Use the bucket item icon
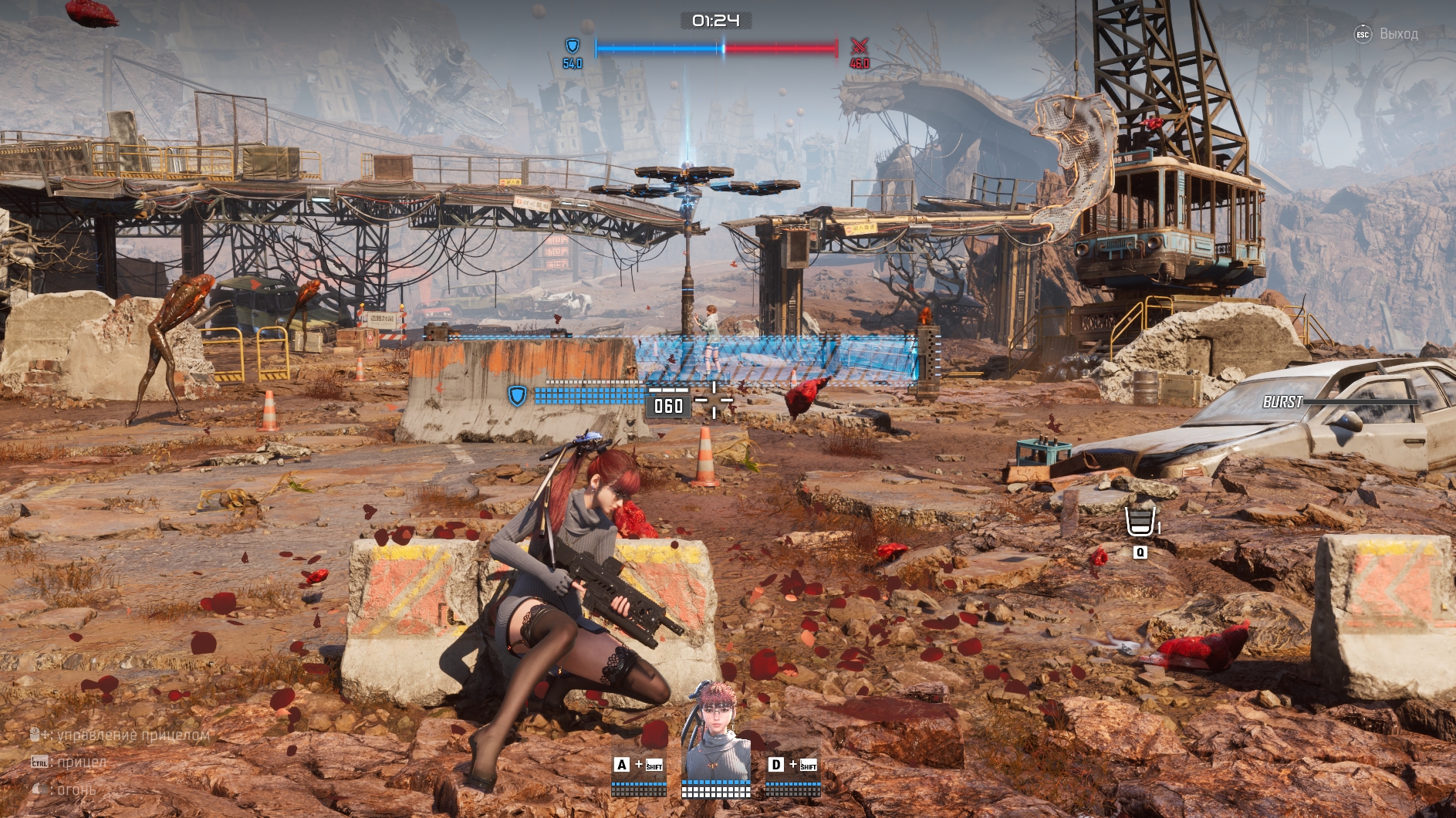 tap(1140, 522)
